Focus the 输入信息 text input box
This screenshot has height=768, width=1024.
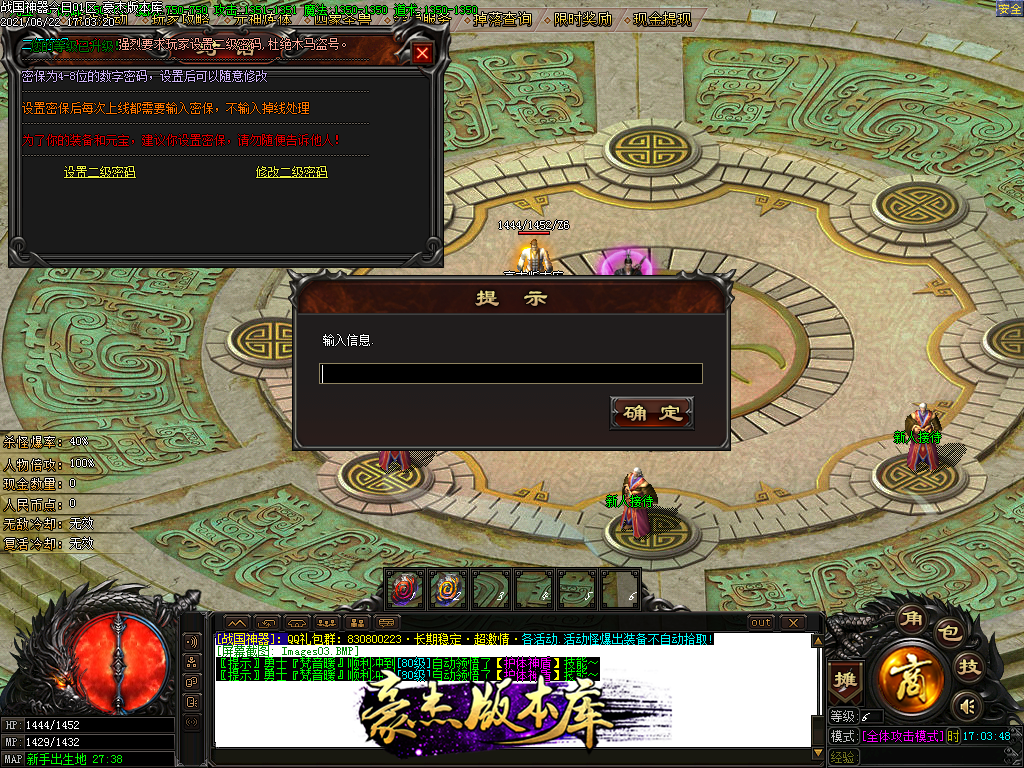pos(510,374)
